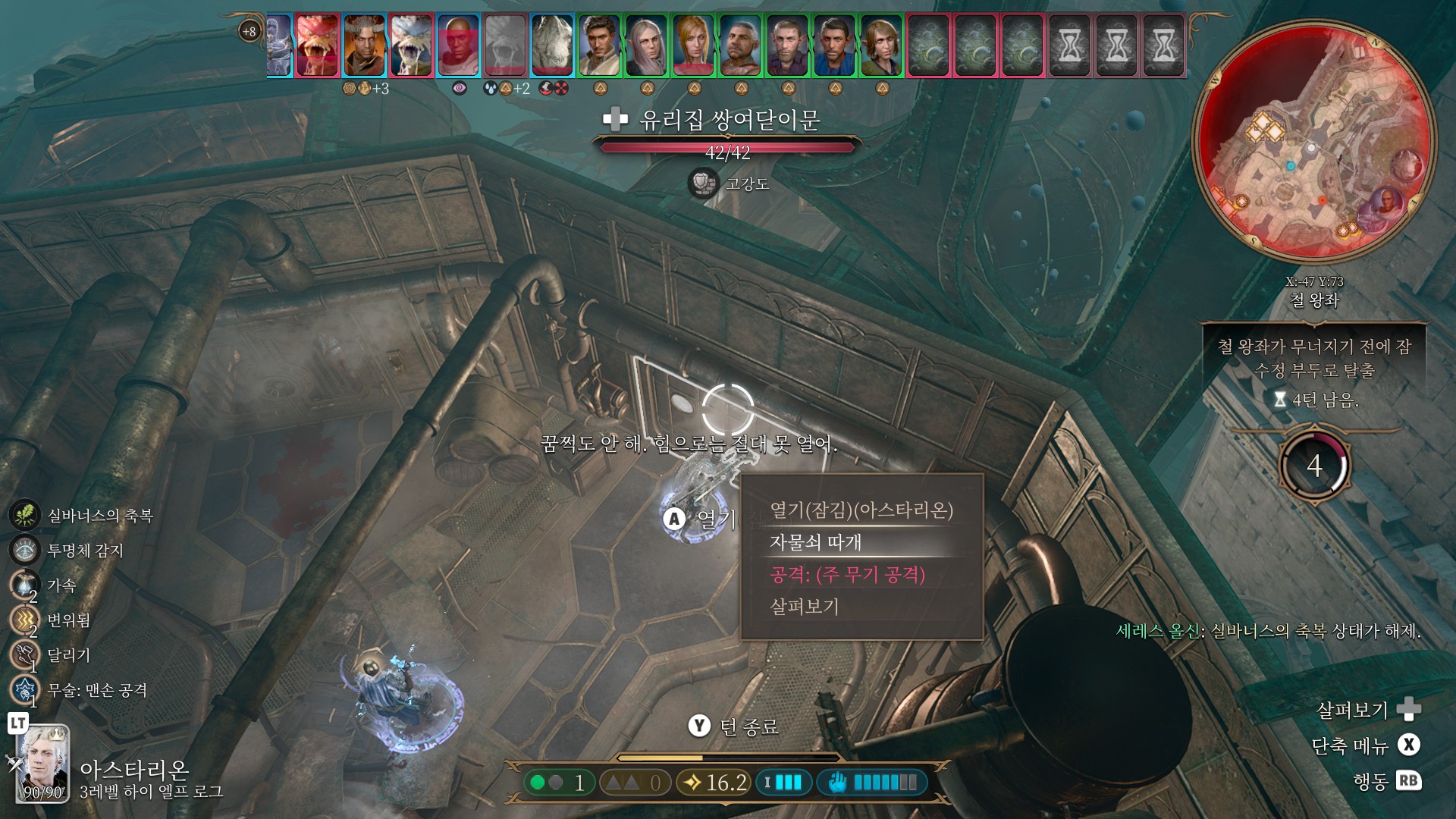This screenshot has width=1456, height=819.
Task: Open the circular minimap
Action: [1313, 142]
